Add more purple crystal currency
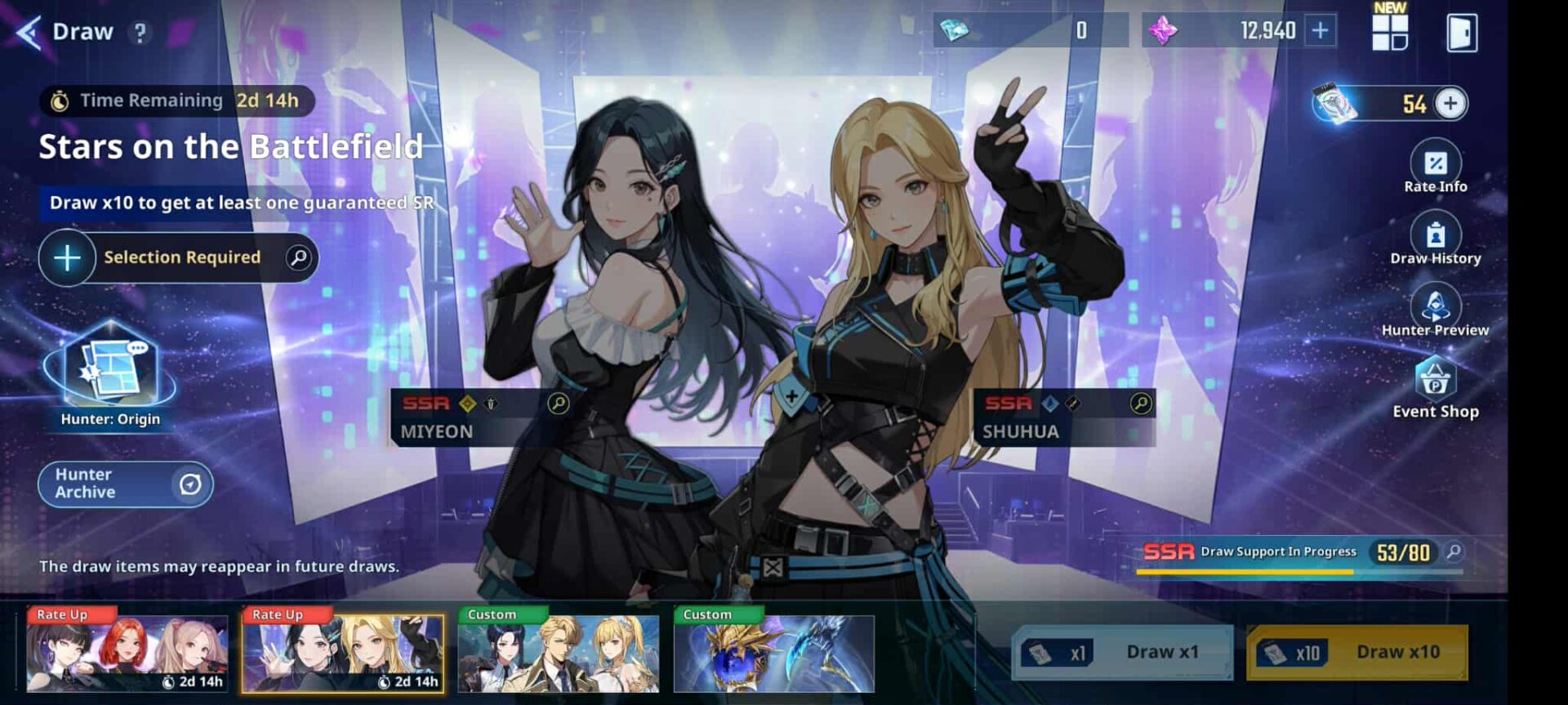The height and width of the screenshot is (705, 1568). pos(1320,31)
